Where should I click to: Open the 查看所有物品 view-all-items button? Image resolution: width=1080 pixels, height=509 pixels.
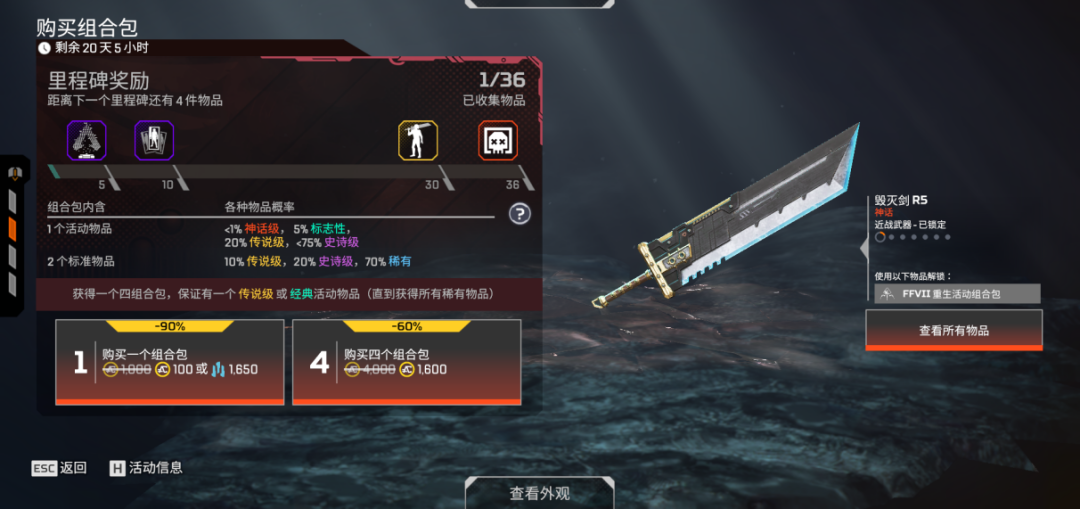[x=953, y=330]
